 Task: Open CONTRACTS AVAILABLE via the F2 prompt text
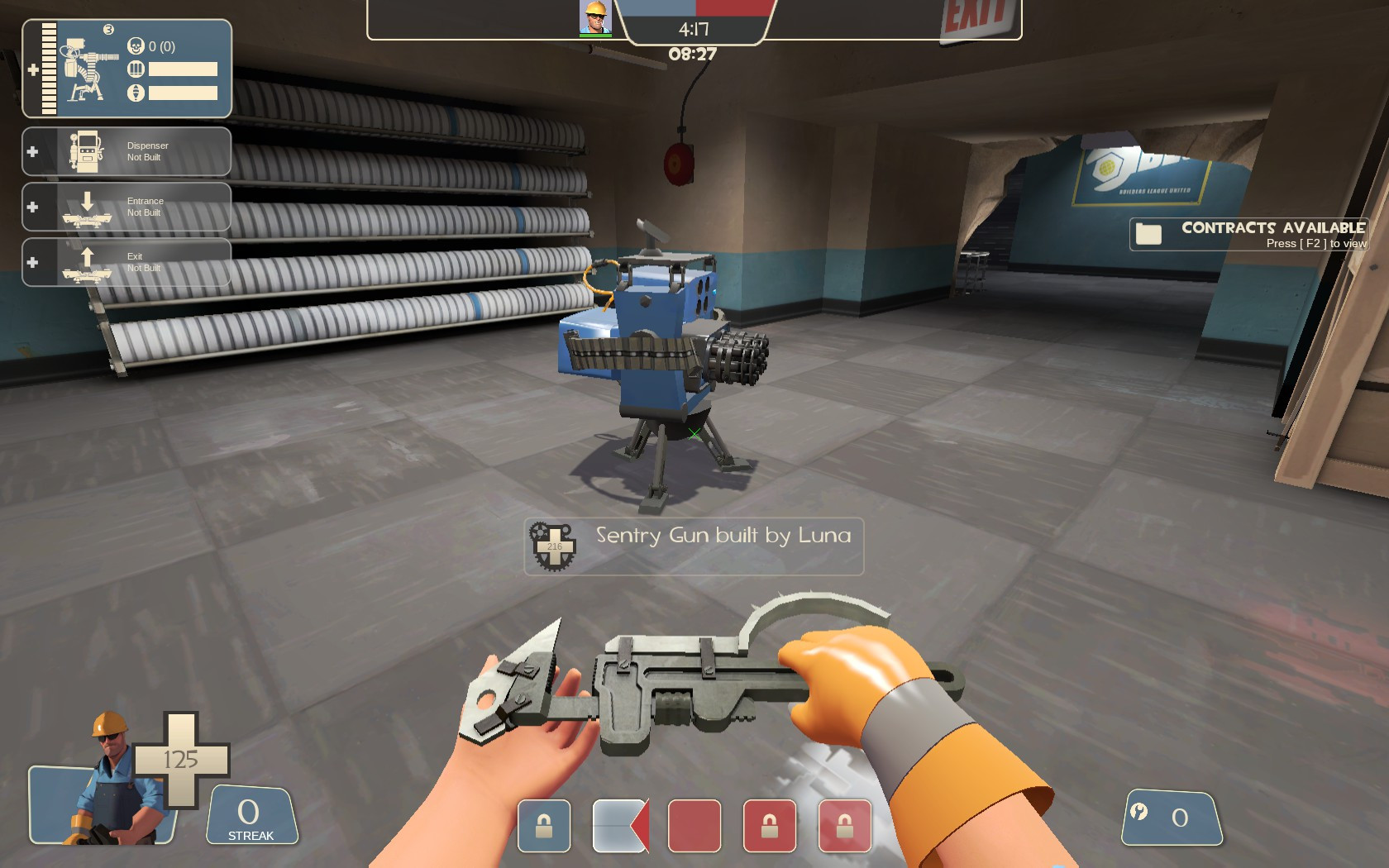(x=1315, y=244)
